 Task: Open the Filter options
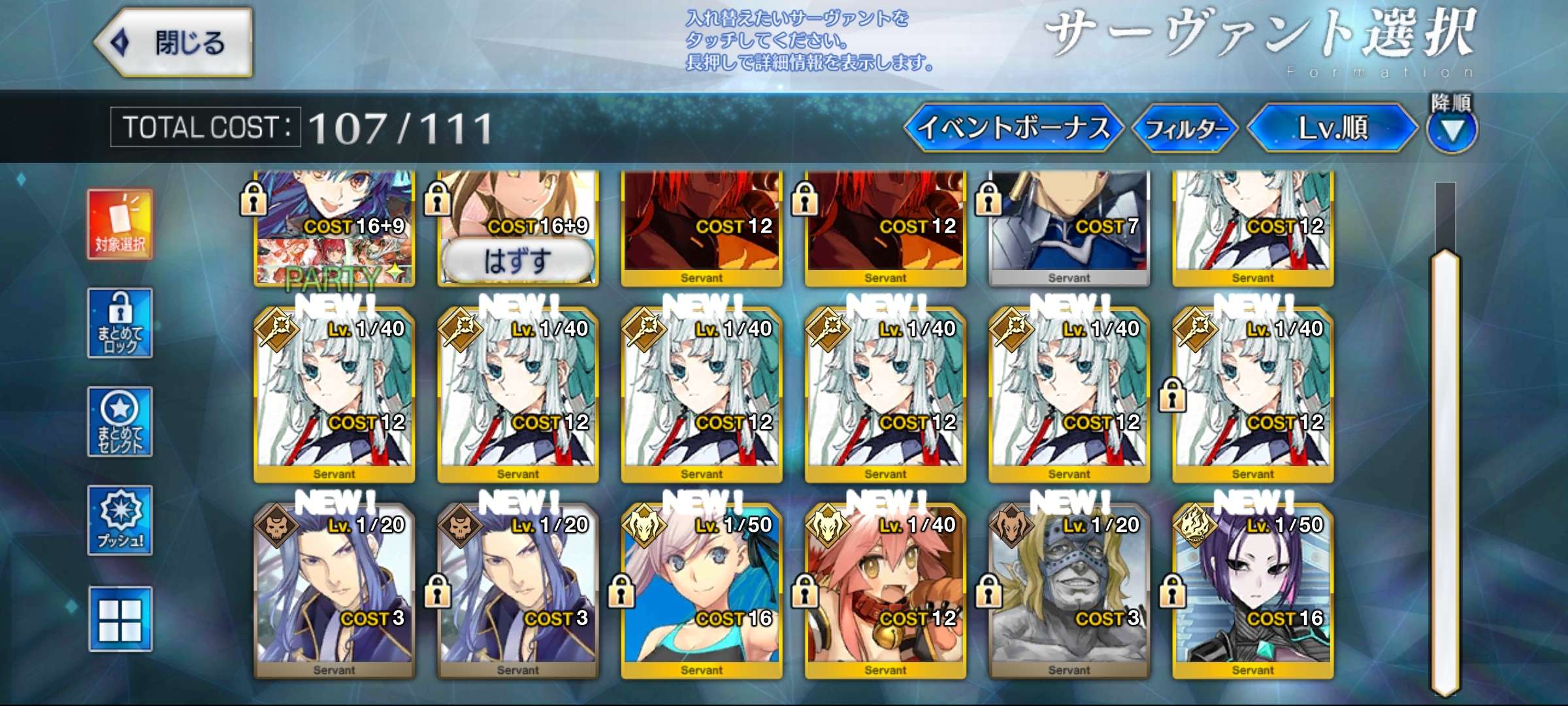[x=1185, y=128]
